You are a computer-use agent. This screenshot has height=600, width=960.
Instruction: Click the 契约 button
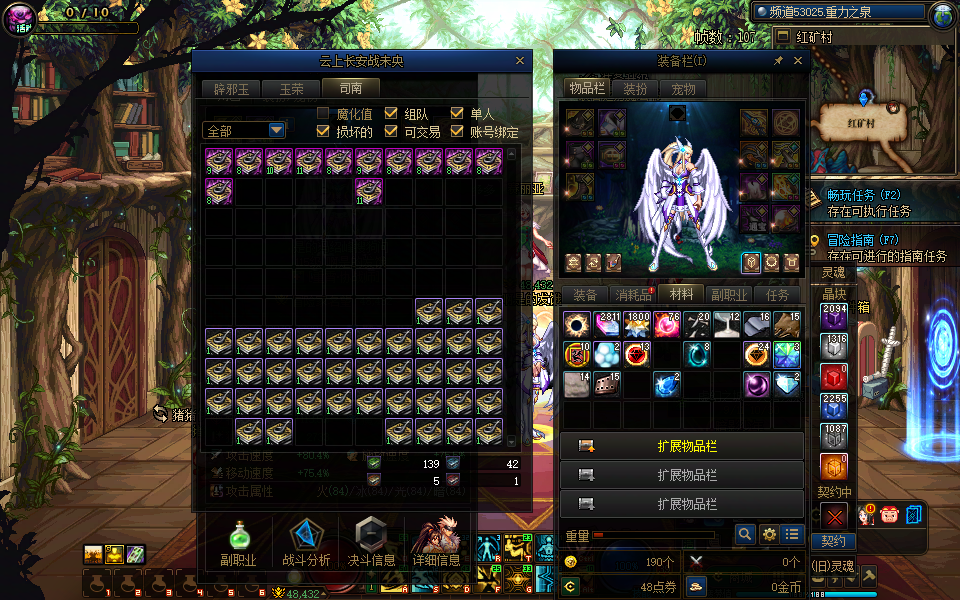[833, 541]
